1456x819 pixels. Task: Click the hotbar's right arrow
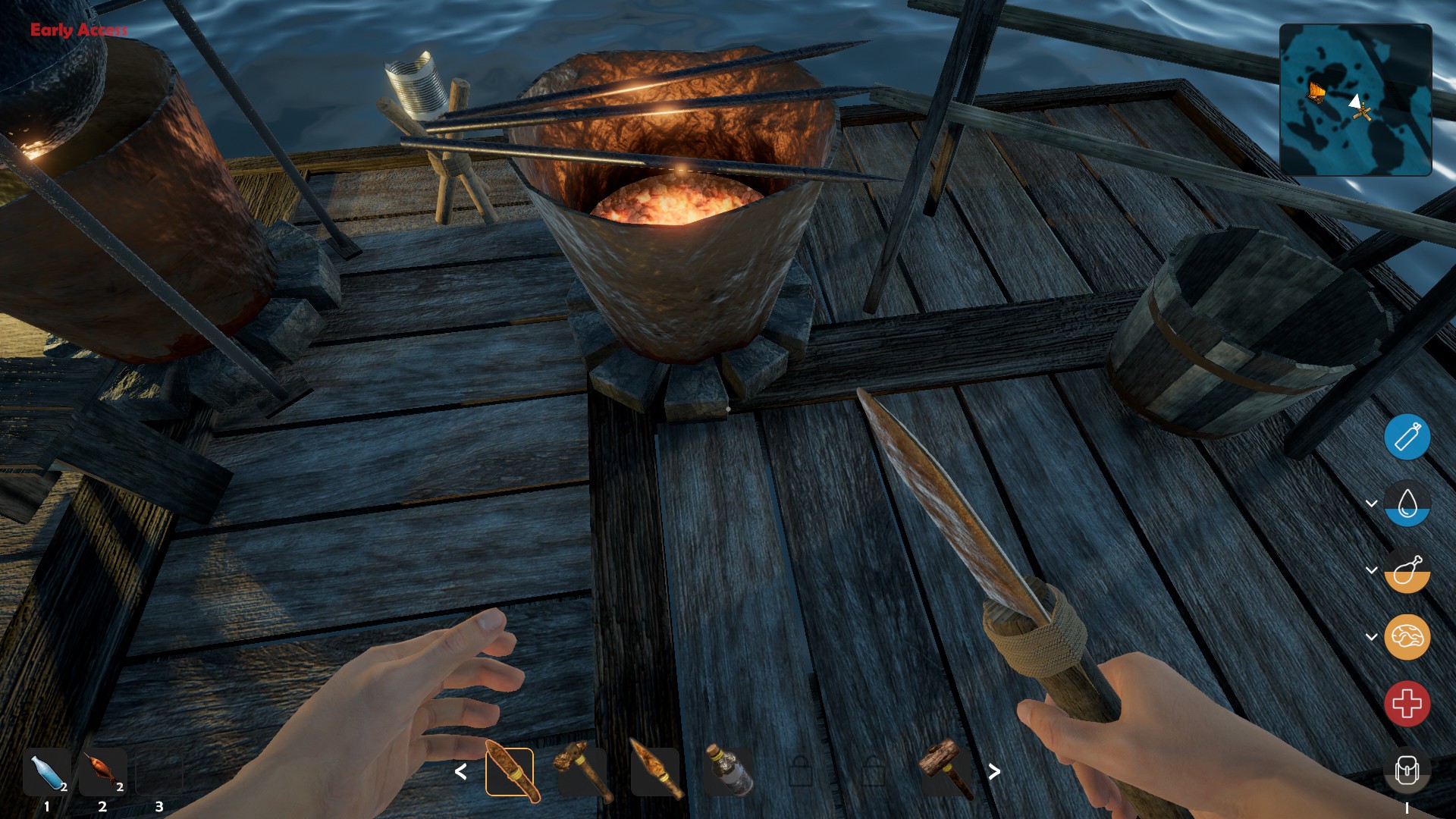coord(994,772)
